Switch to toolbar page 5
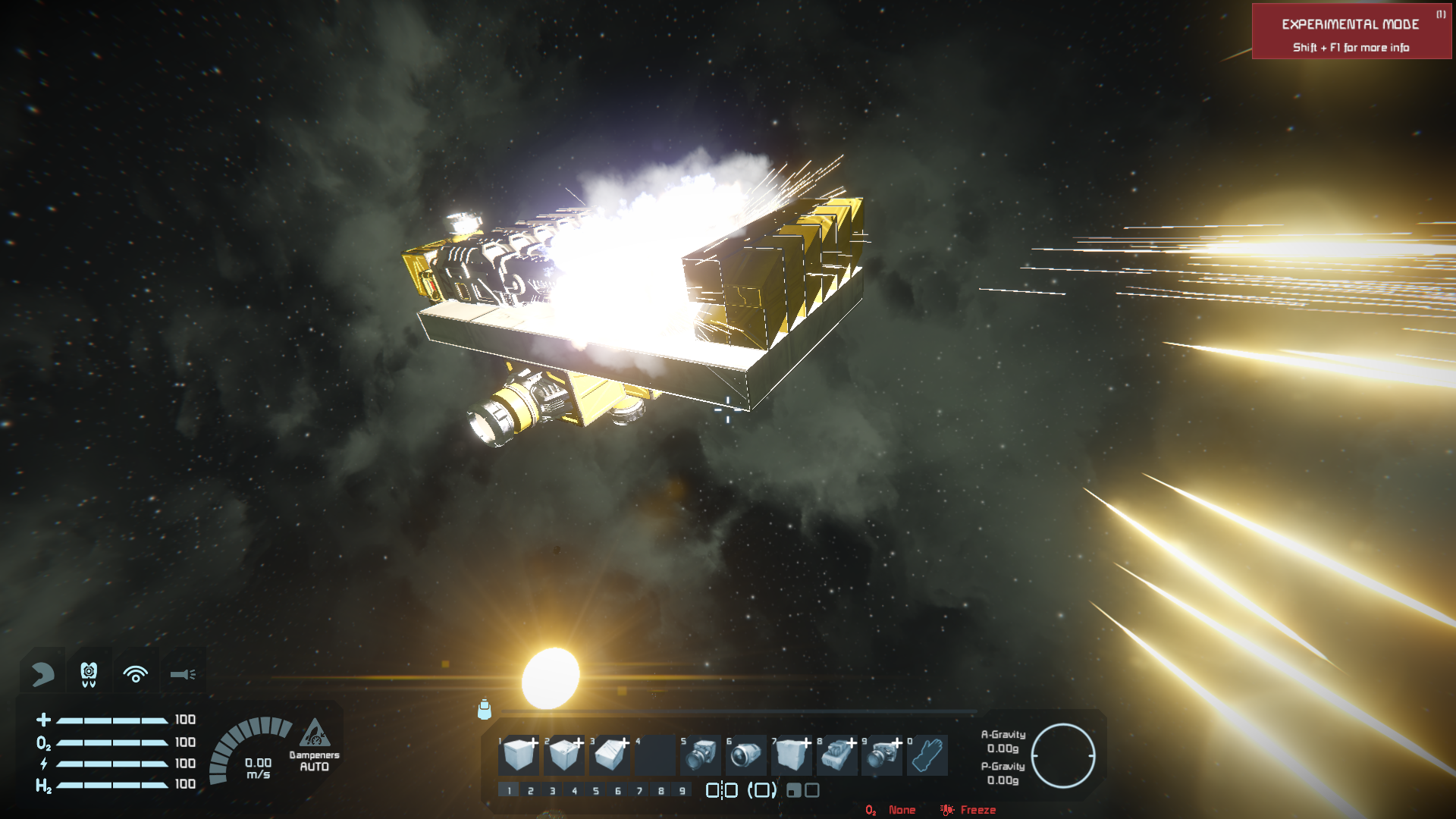Screen dimensions: 1456x819 pos(596,791)
